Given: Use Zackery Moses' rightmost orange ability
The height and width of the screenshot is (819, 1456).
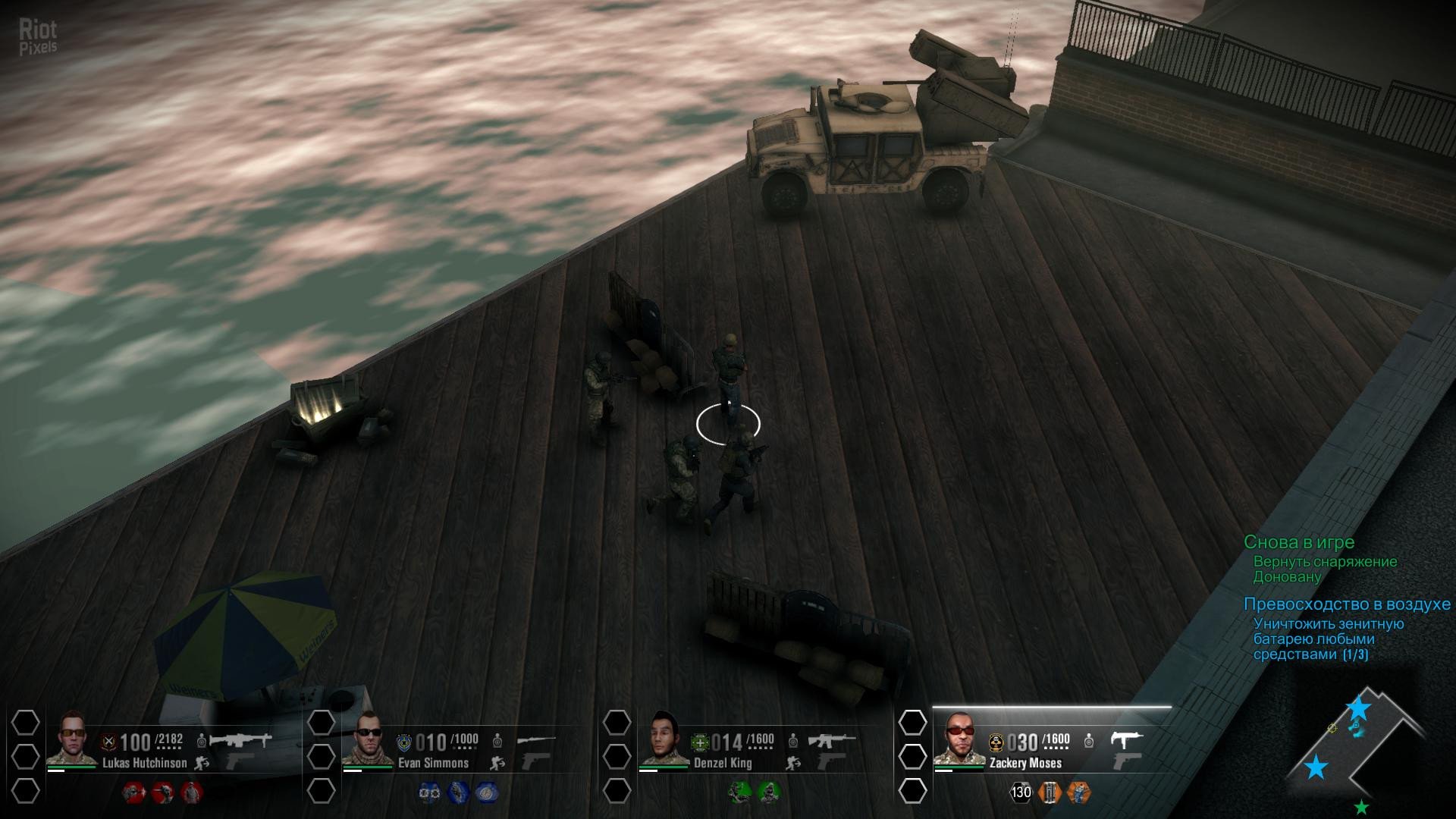Looking at the screenshot, I should coord(1078,792).
